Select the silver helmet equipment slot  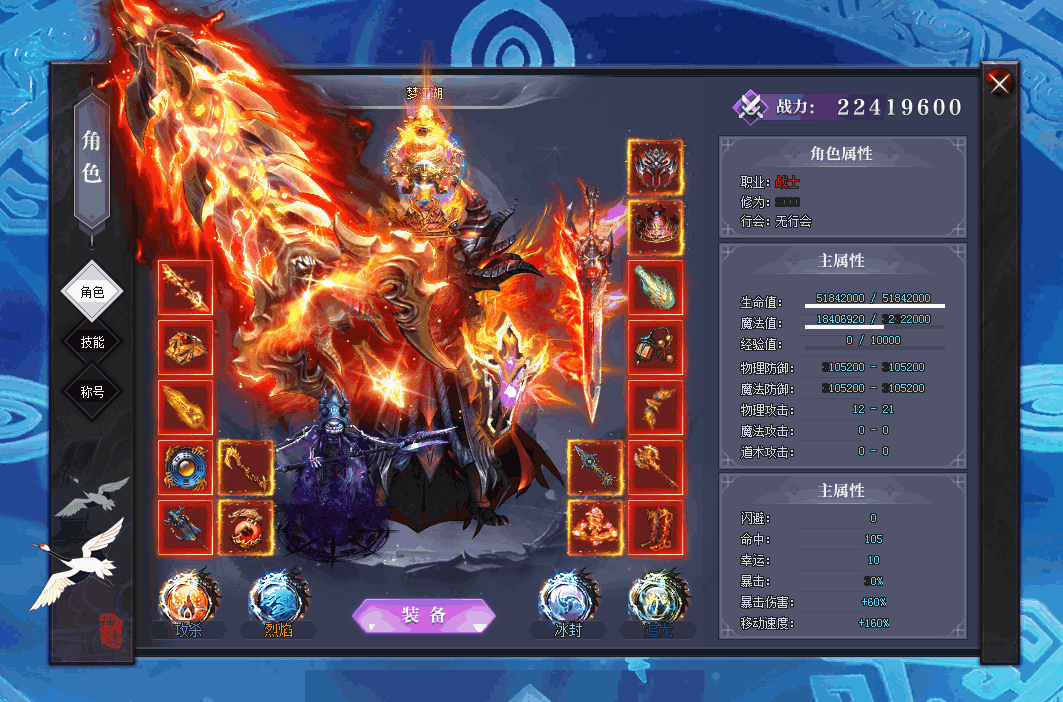point(655,167)
